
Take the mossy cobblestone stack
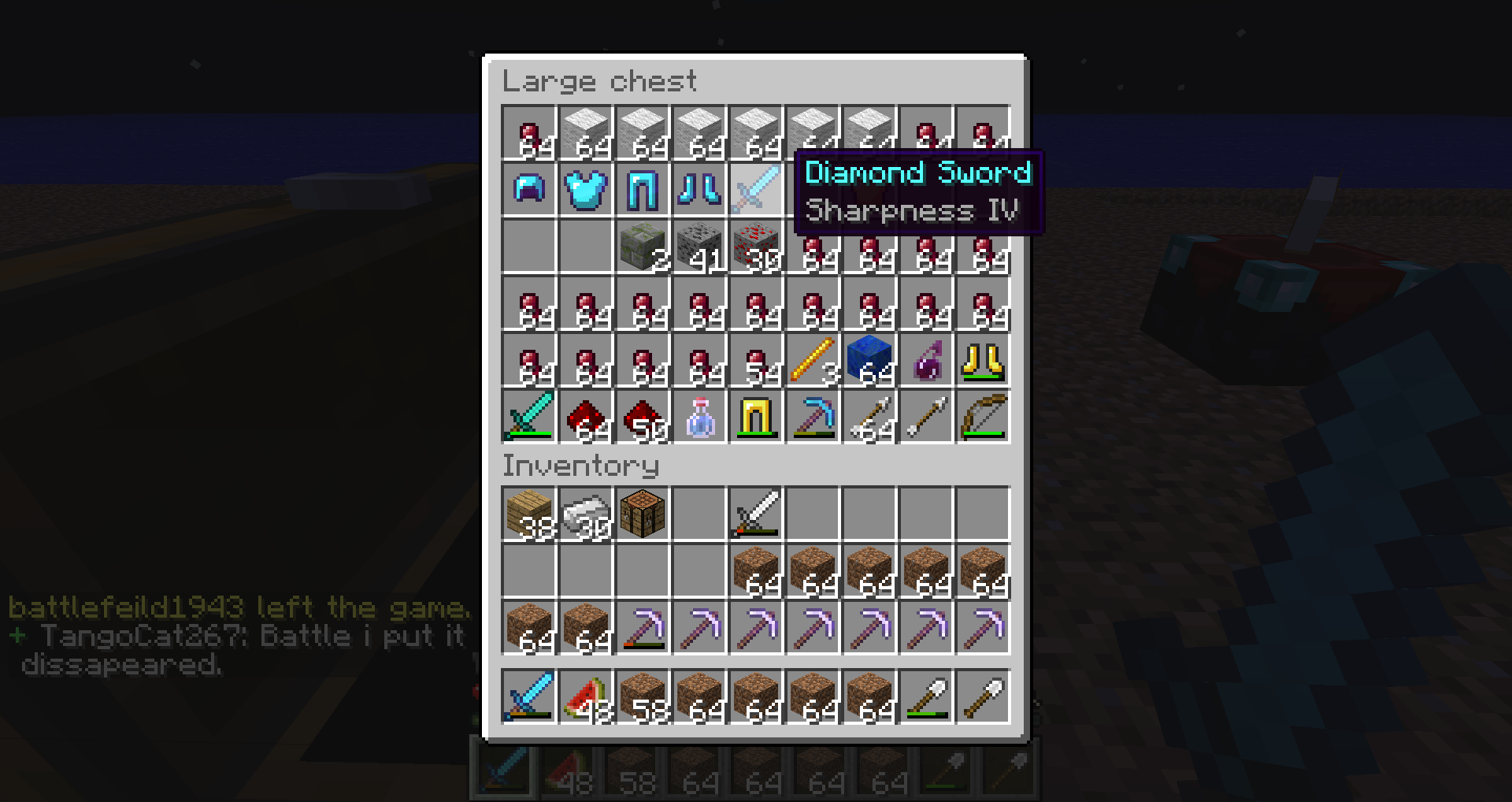[643, 247]
